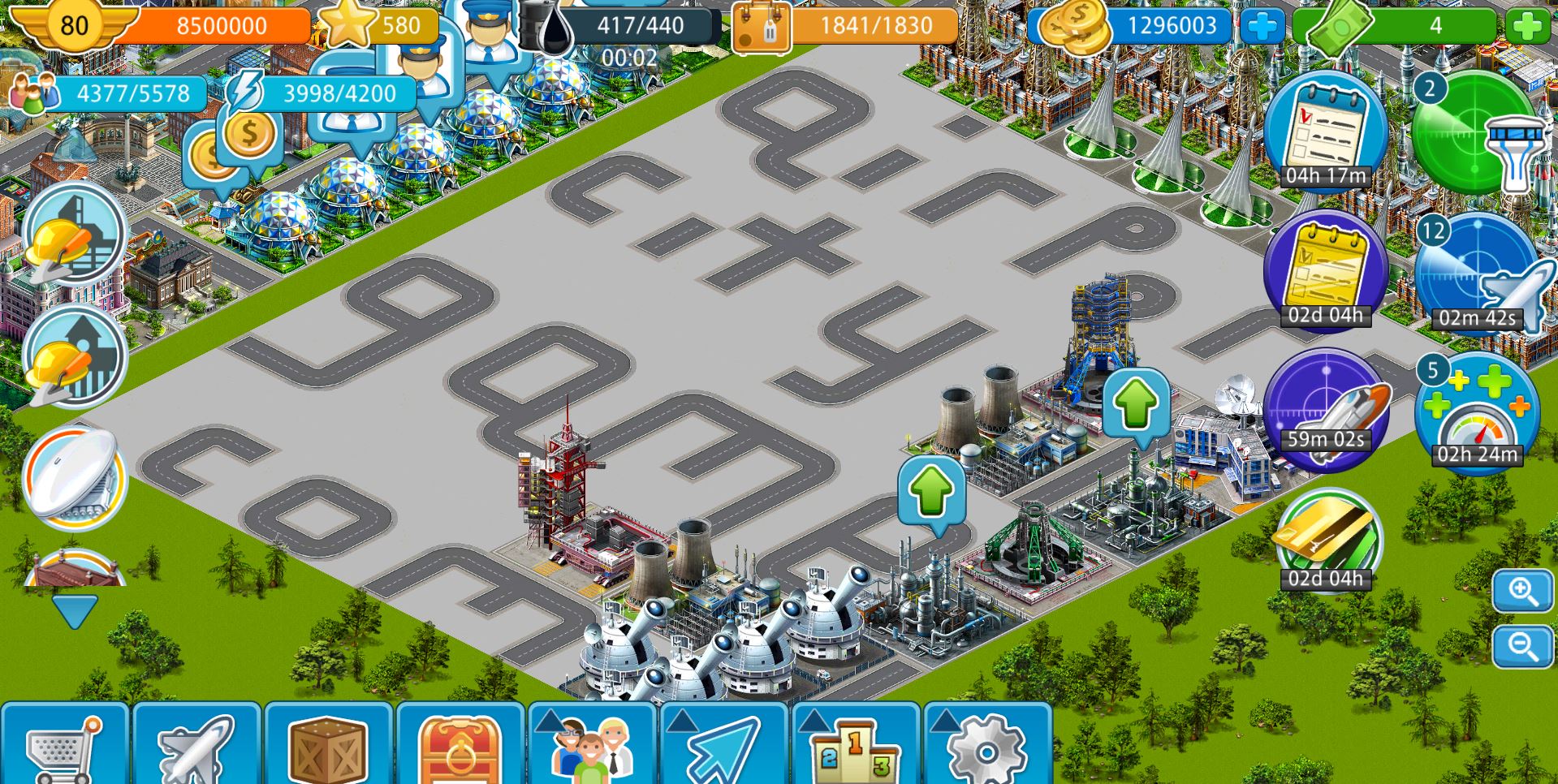Open the airplane fleet menu

click(196, 745)
